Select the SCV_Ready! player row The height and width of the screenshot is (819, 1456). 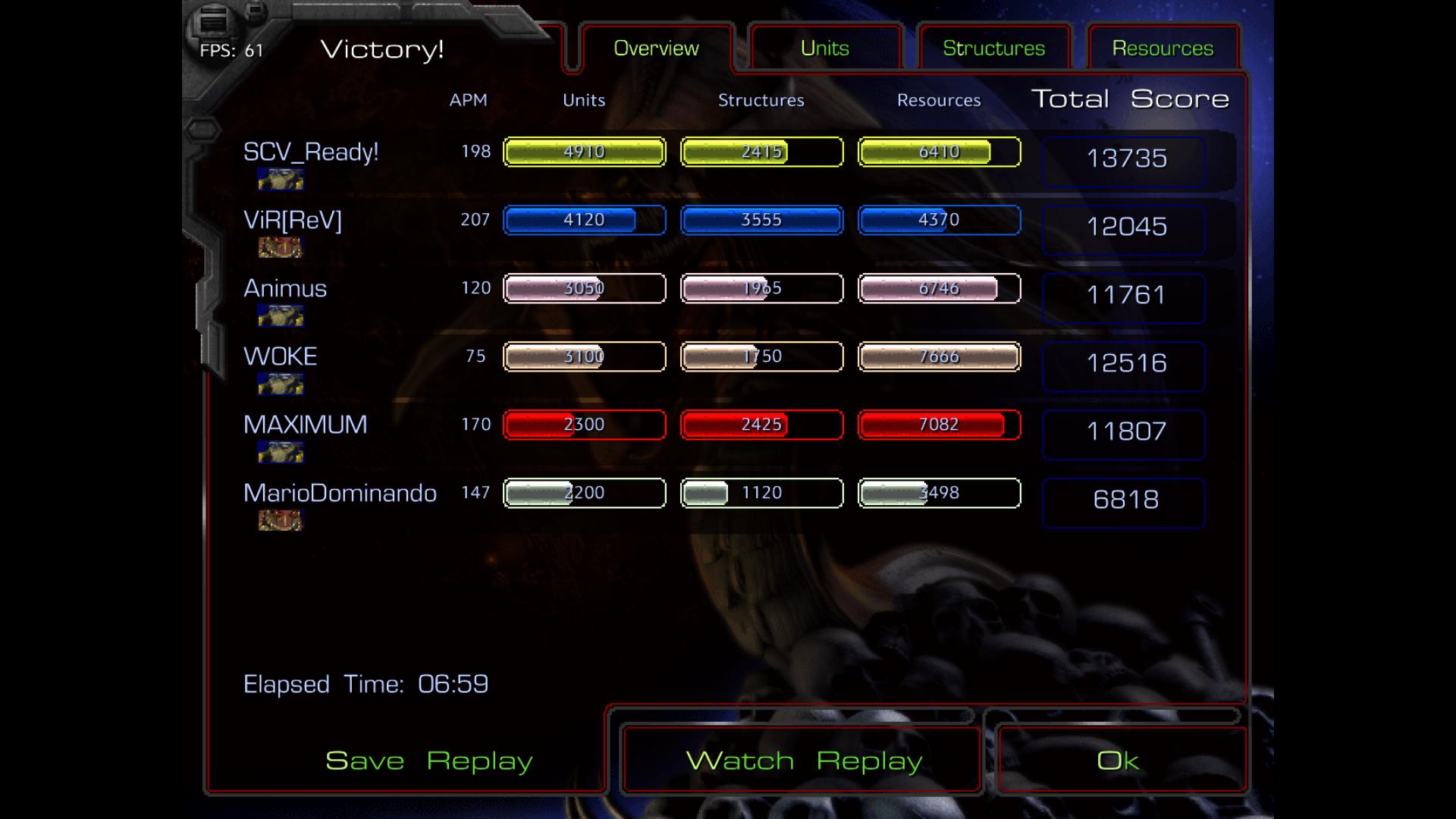pos(311,152)
